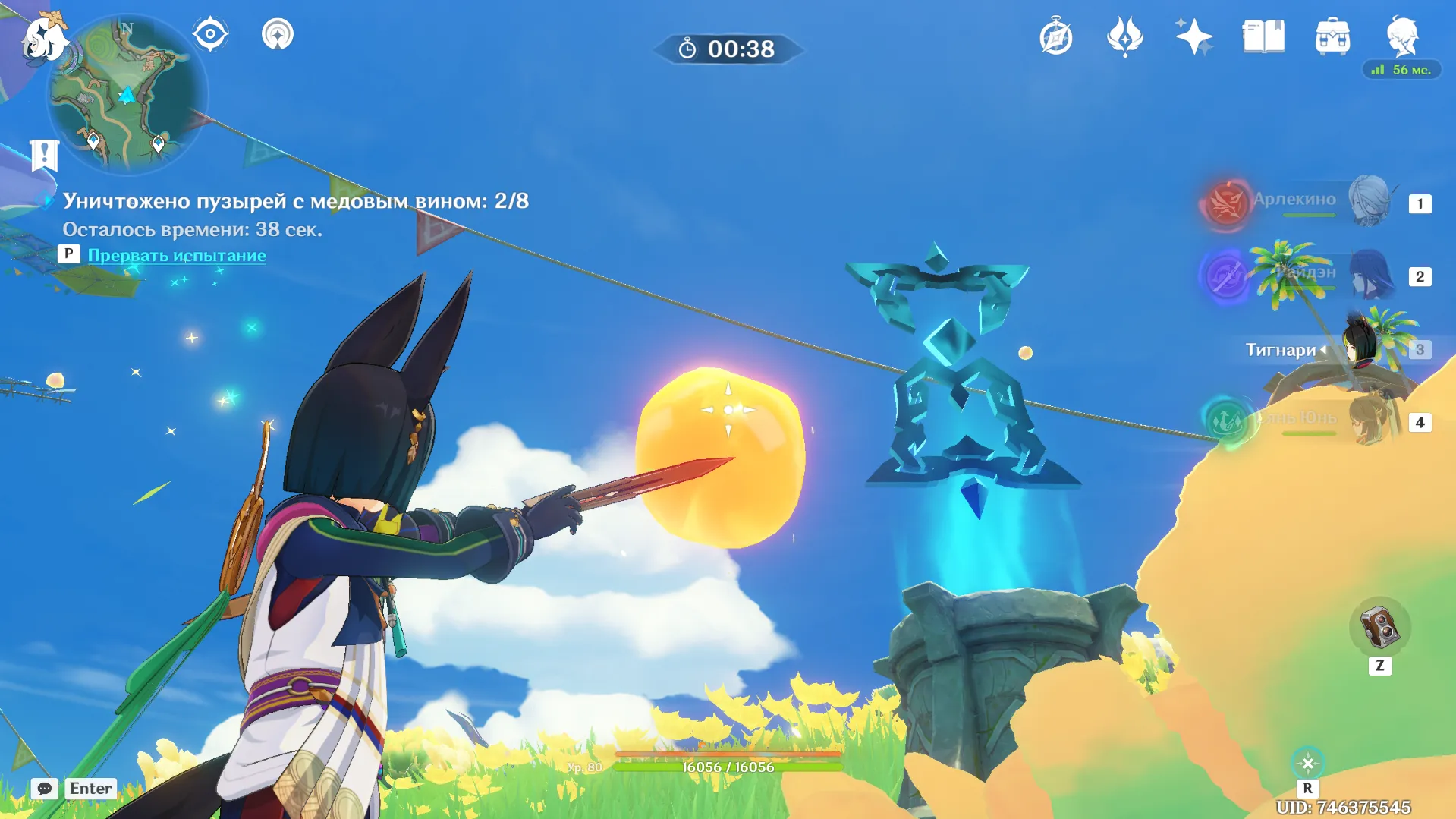Viewport: 1456px width, 819px height.
Task: Click the character HP bar 16056/16056
Action: pos(727,767)
